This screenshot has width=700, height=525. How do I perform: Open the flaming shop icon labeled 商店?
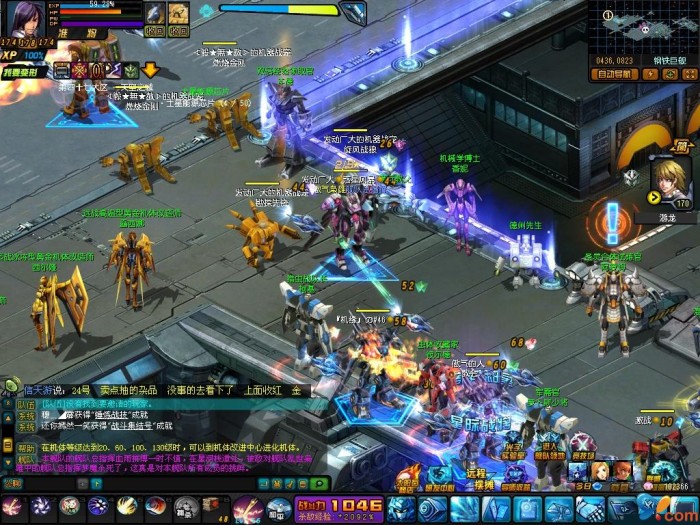(408, 474)
